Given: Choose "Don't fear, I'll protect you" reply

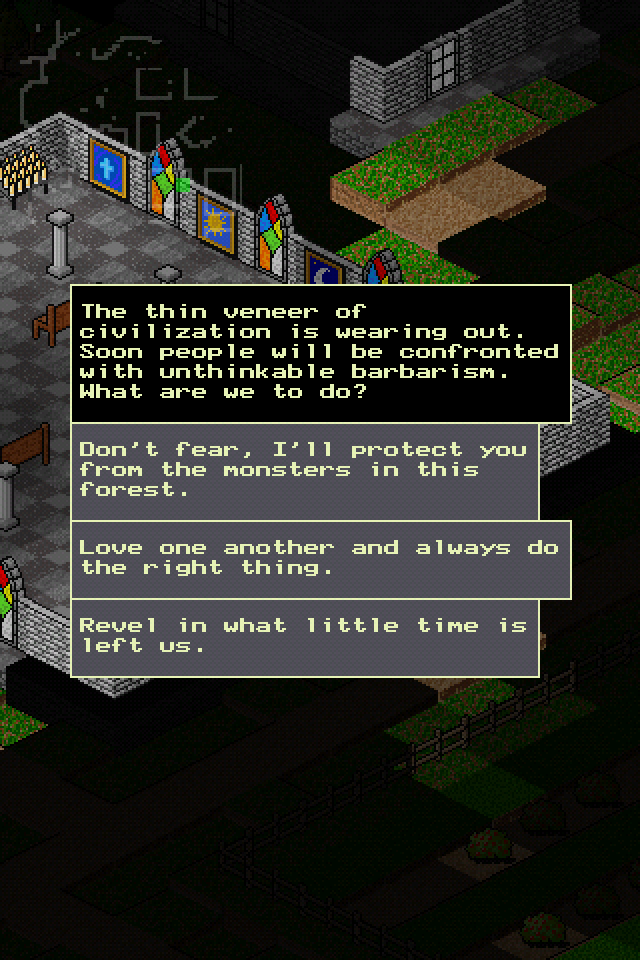Looking at the screenshot, I should (304, 470).
